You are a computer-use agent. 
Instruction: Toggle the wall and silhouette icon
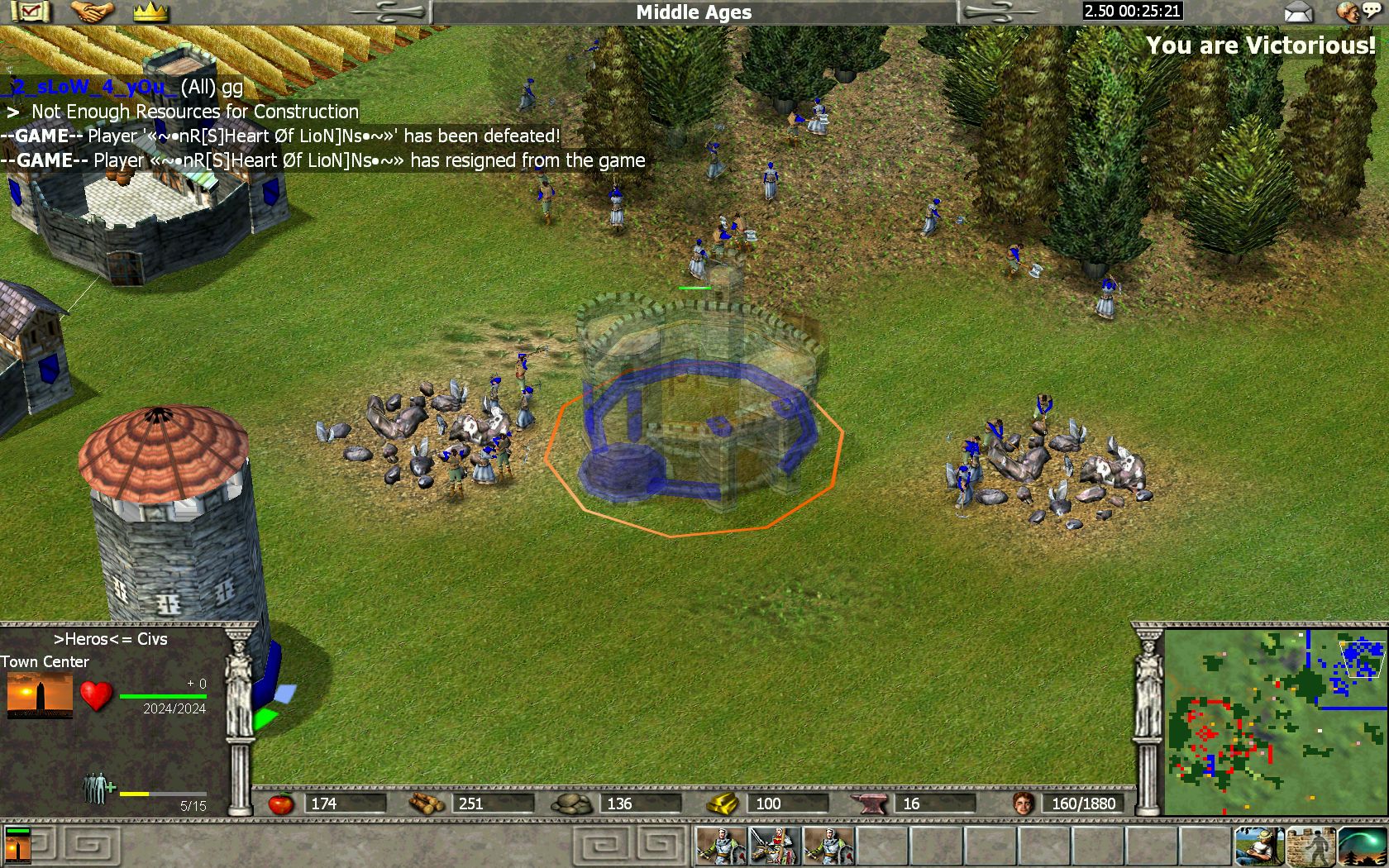point(1310,846)
